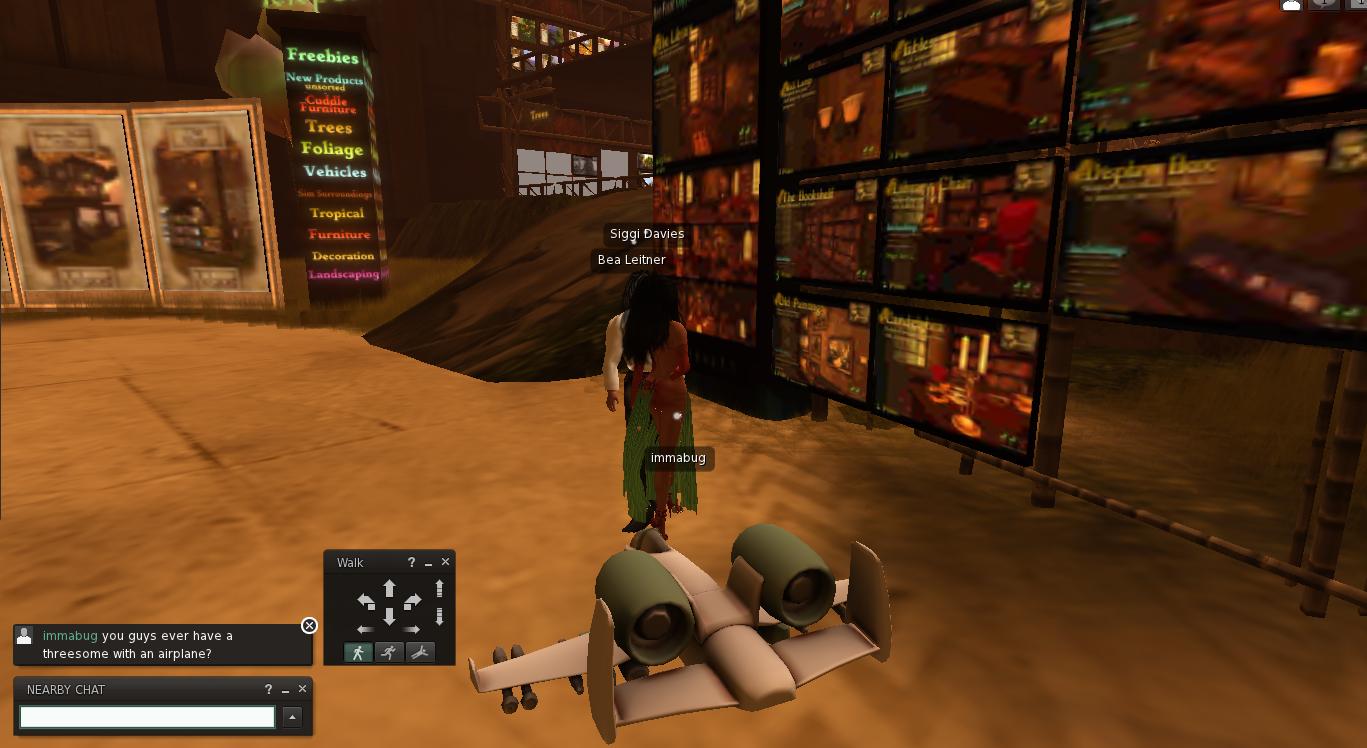
Task: Strafe left with the straight left arrow
Action: coord(366,629)
